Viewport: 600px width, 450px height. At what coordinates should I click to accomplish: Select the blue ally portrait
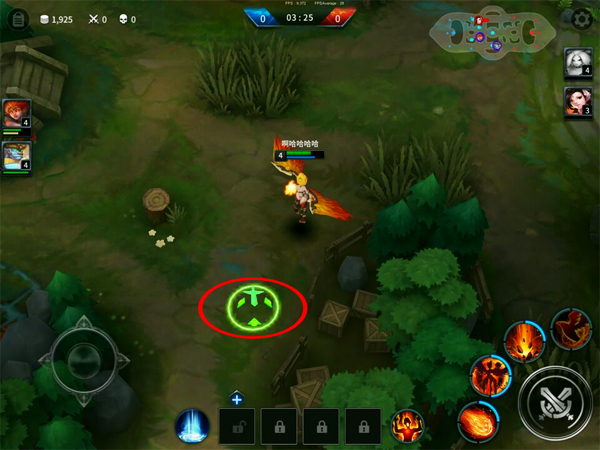tap(16, 155)
